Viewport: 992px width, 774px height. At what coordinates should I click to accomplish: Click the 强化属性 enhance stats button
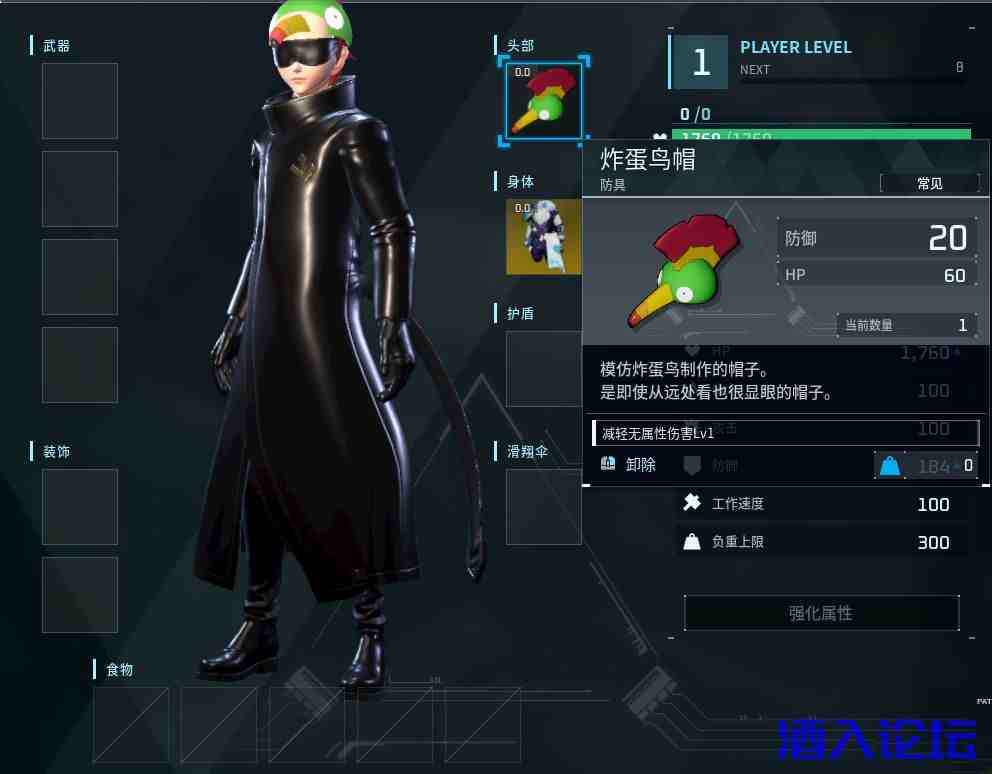pos(821,613)
